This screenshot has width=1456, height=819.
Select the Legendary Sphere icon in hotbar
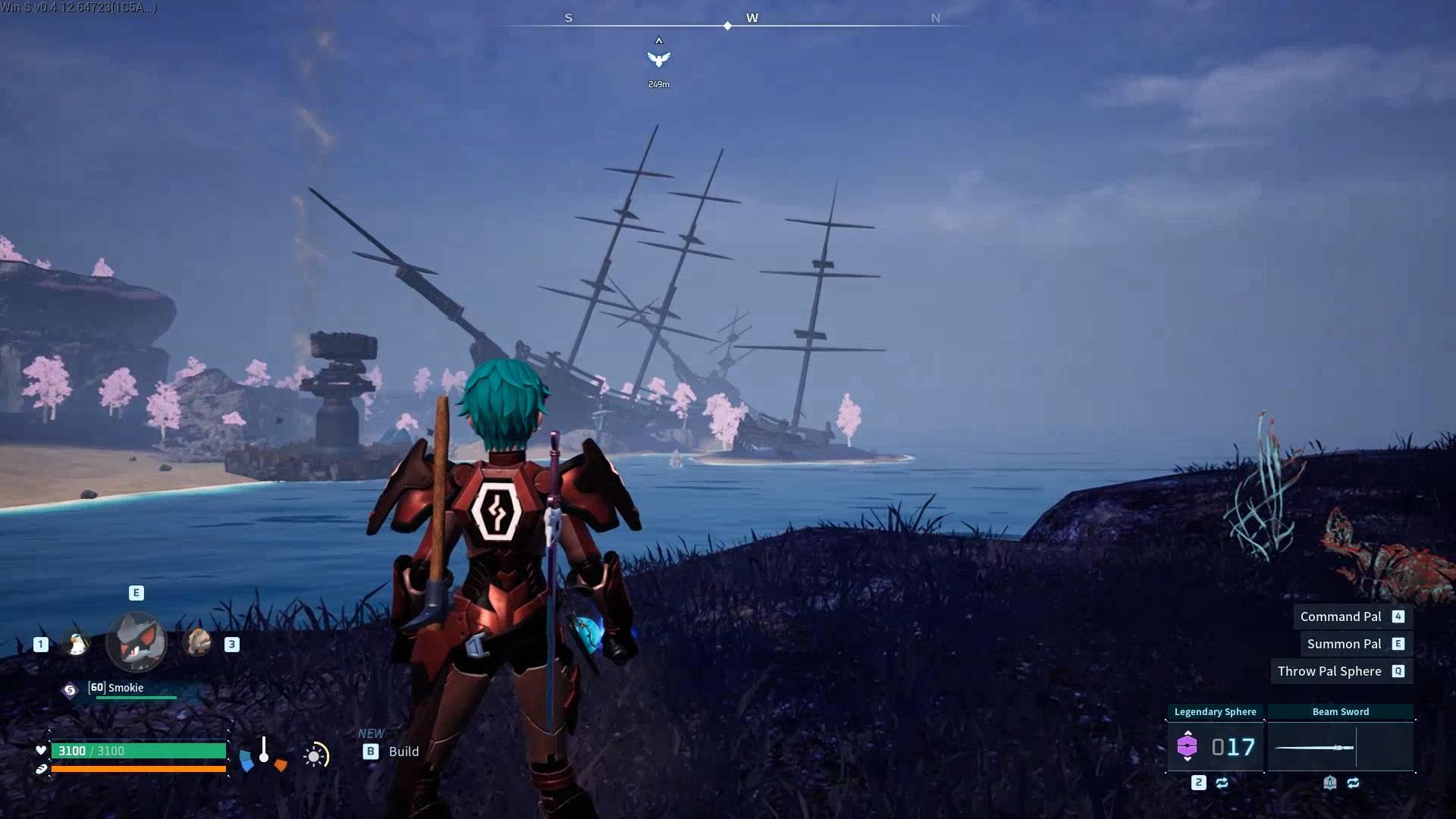1188,745
